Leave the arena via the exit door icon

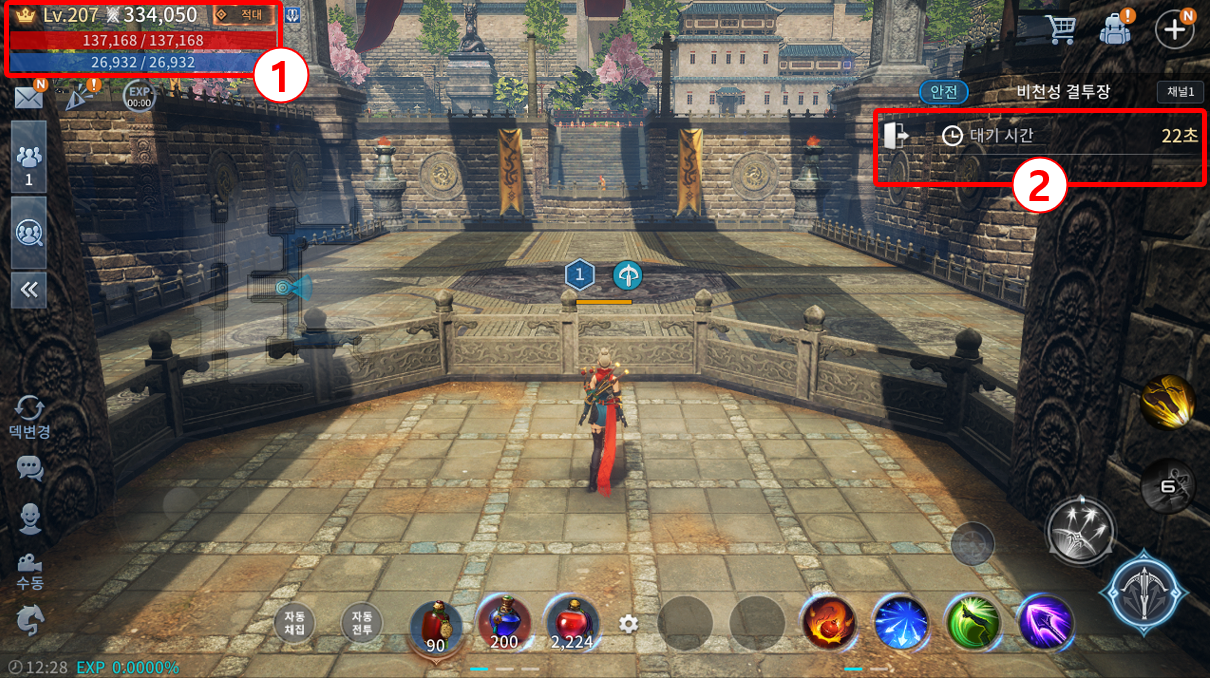[897, 134]
